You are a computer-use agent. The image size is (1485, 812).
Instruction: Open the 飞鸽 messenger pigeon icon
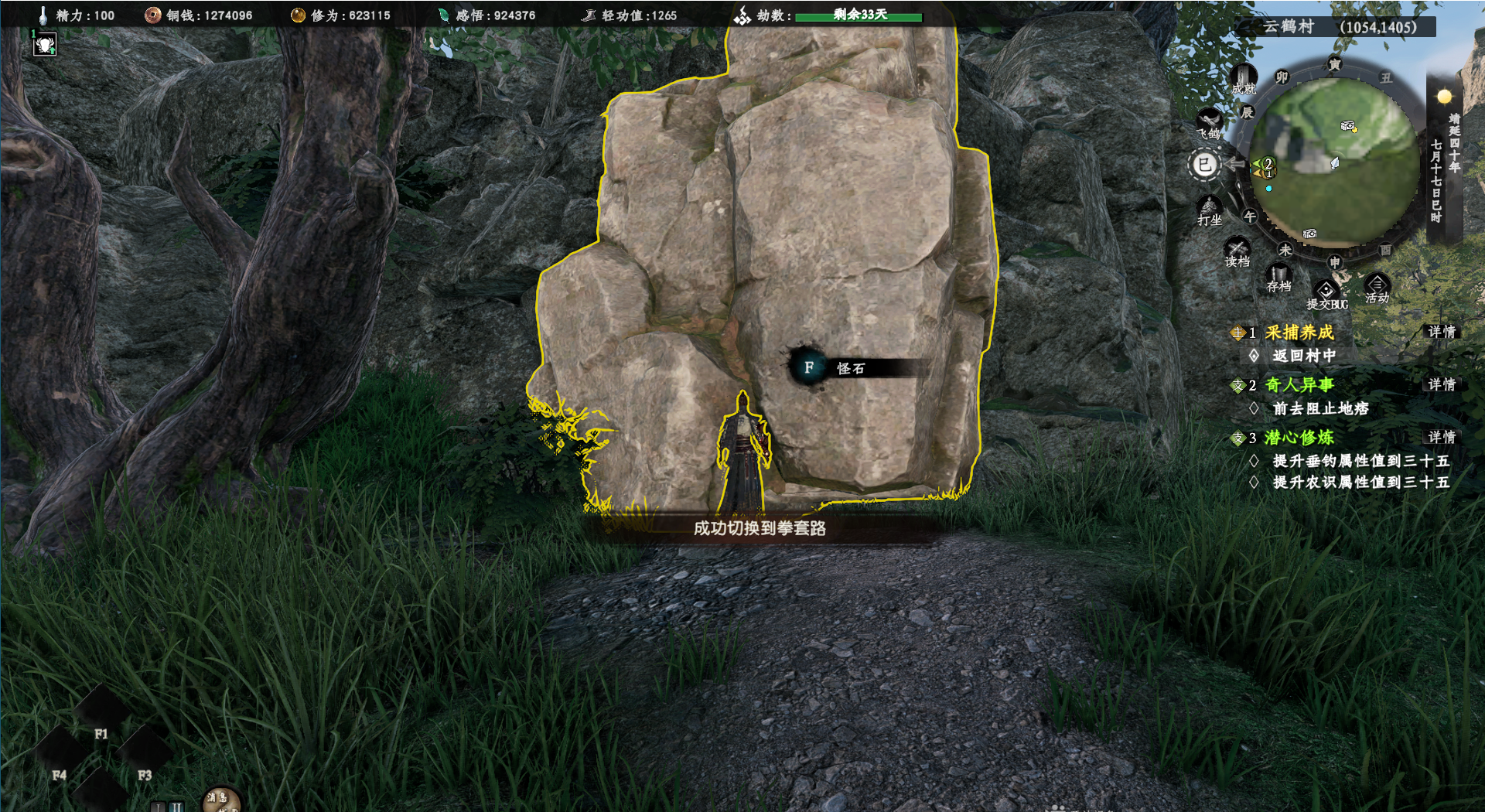pyautogui.click(x=1209, y=122)
